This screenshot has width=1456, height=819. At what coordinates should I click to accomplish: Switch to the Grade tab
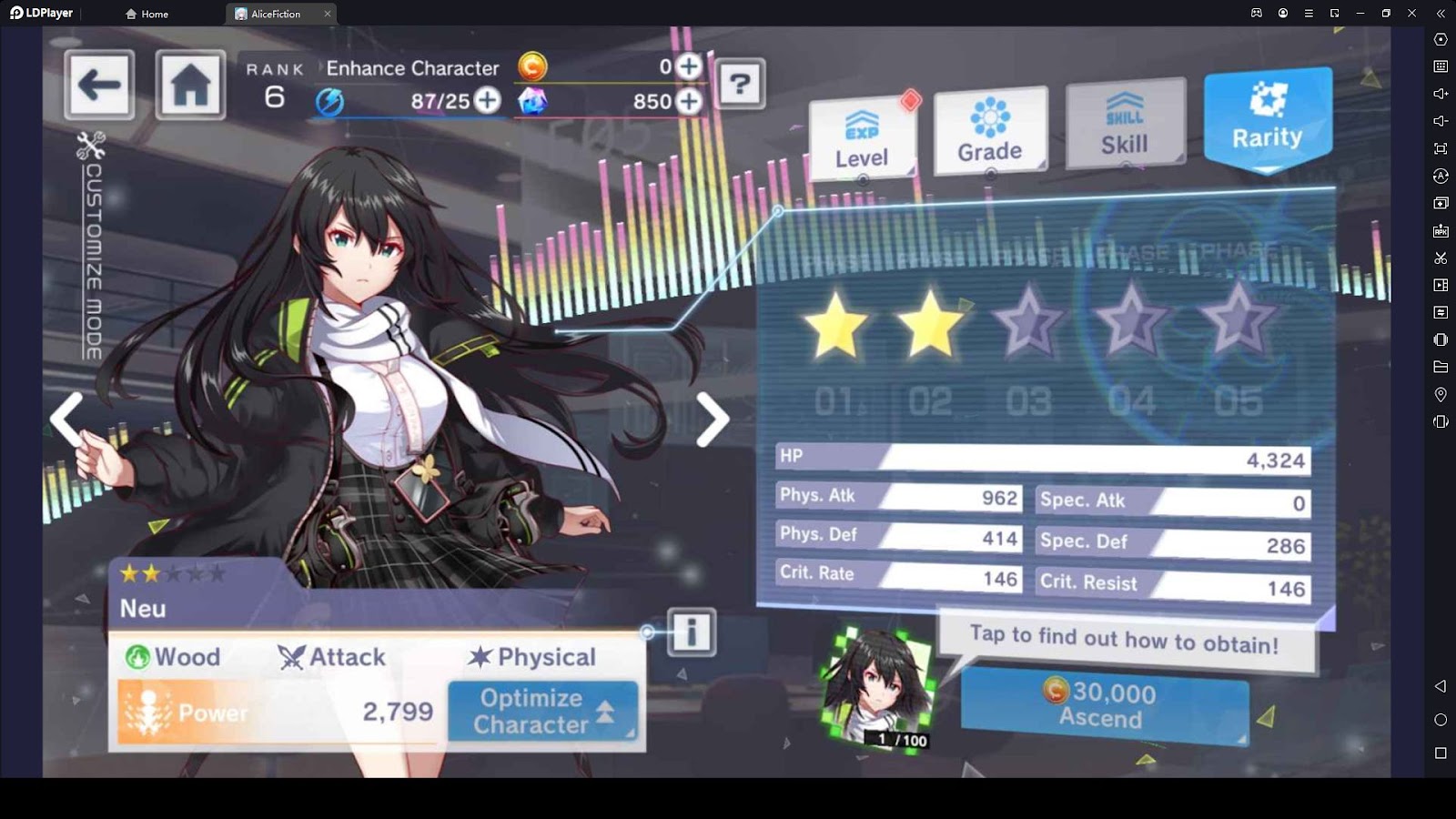click(x=990, y=132)
